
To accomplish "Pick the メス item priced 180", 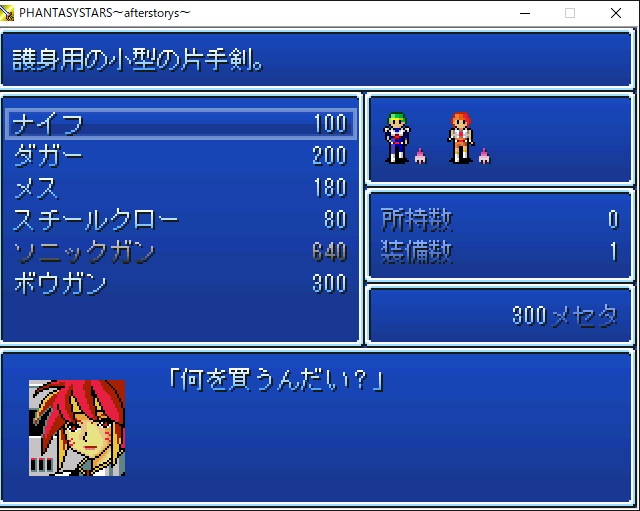I will [180, 187].
